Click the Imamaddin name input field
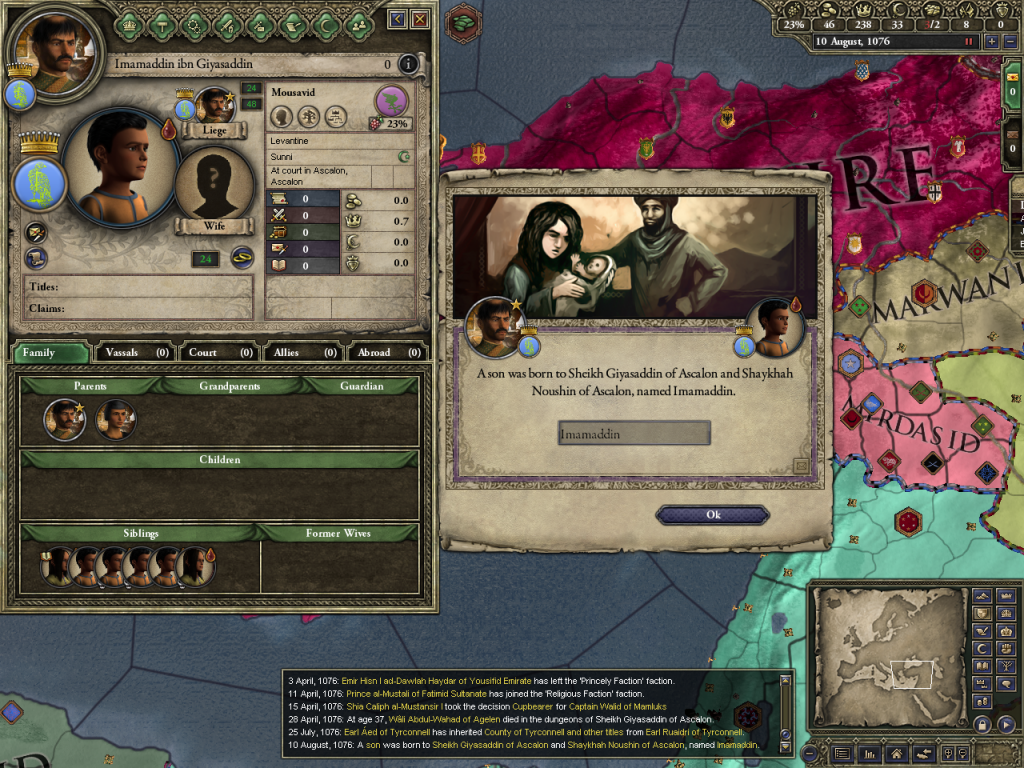 634,433
